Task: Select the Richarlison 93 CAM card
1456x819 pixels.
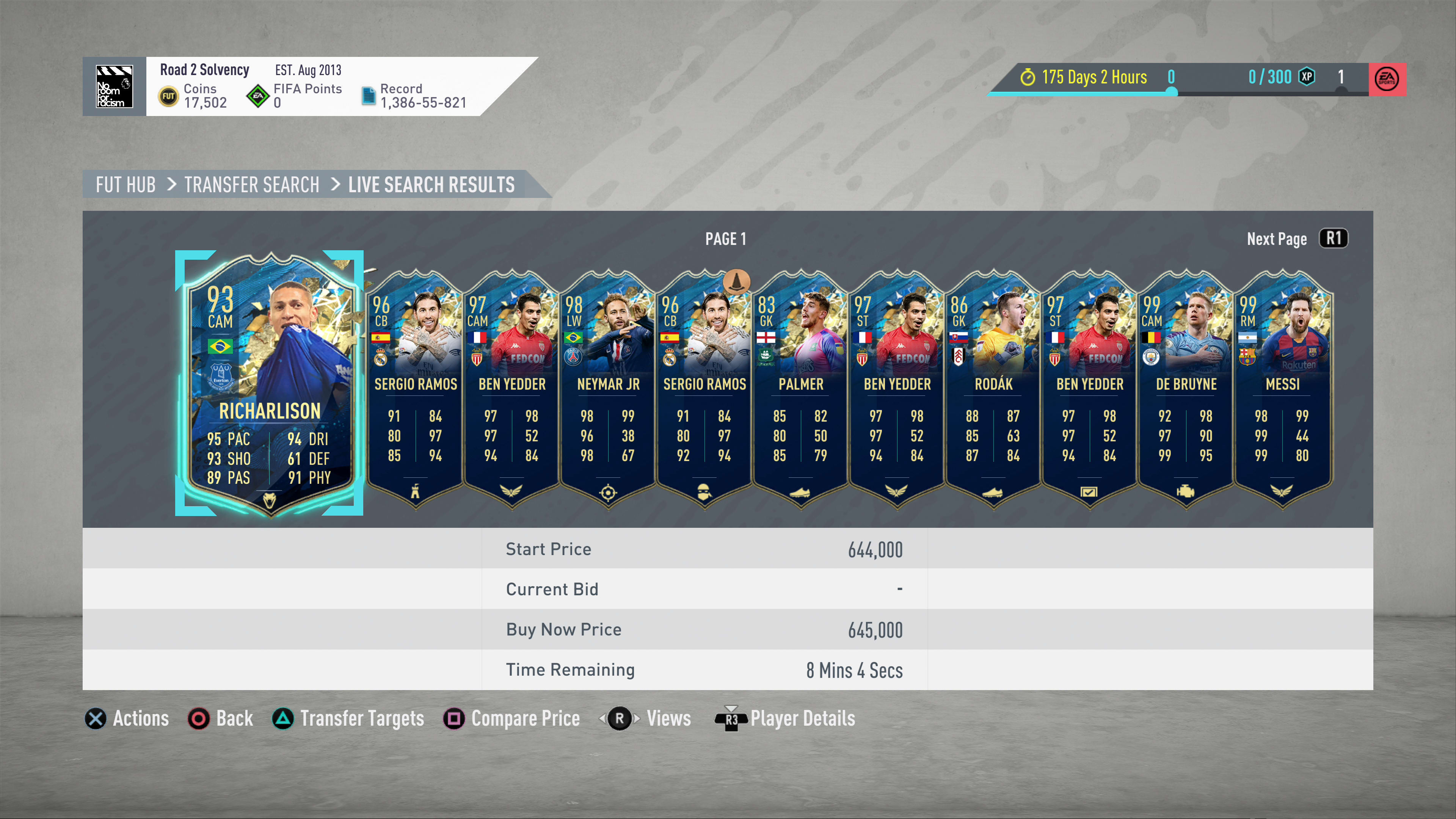Action: 269,383
